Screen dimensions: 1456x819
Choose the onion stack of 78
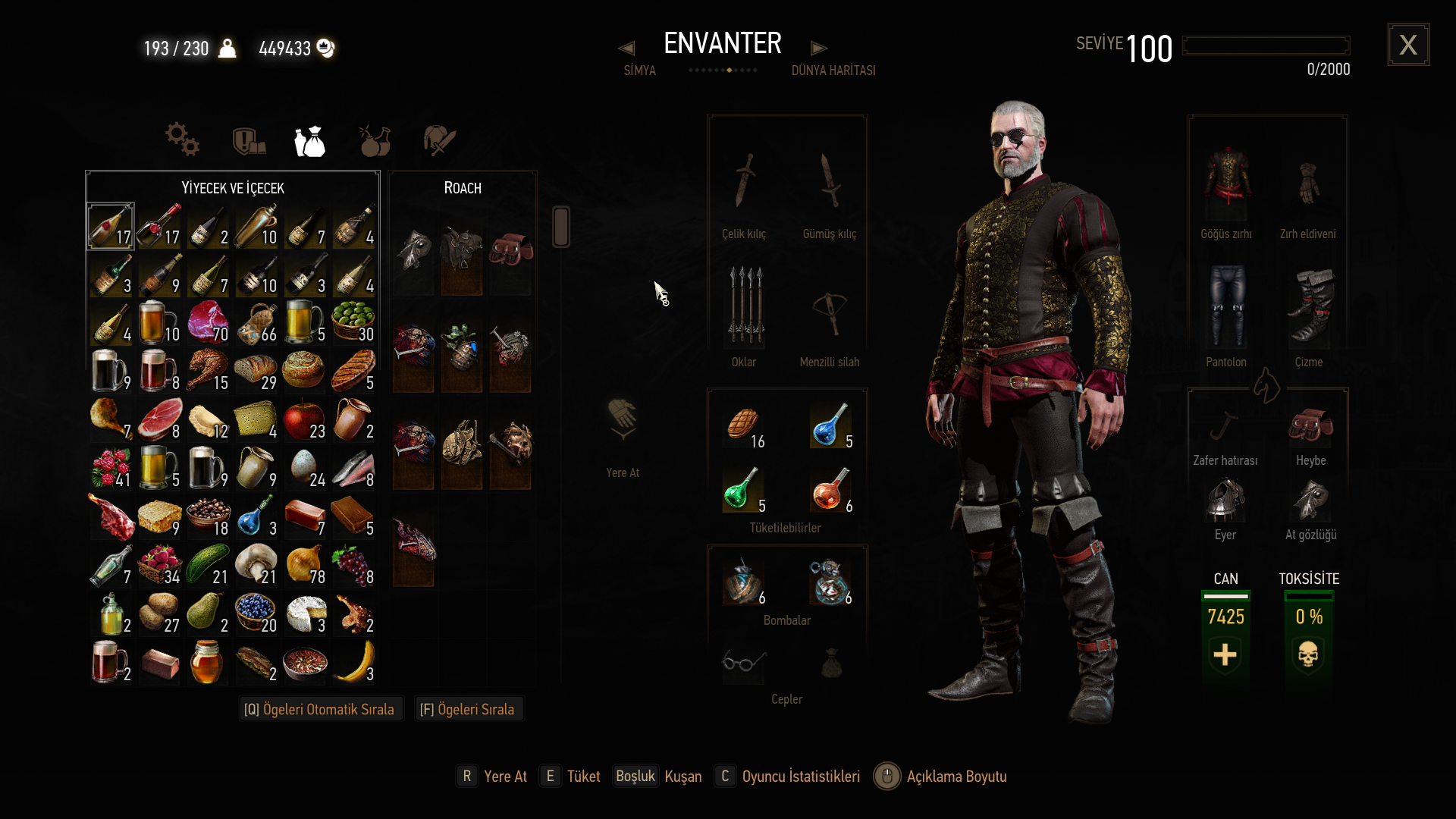(x=305, y=566)
